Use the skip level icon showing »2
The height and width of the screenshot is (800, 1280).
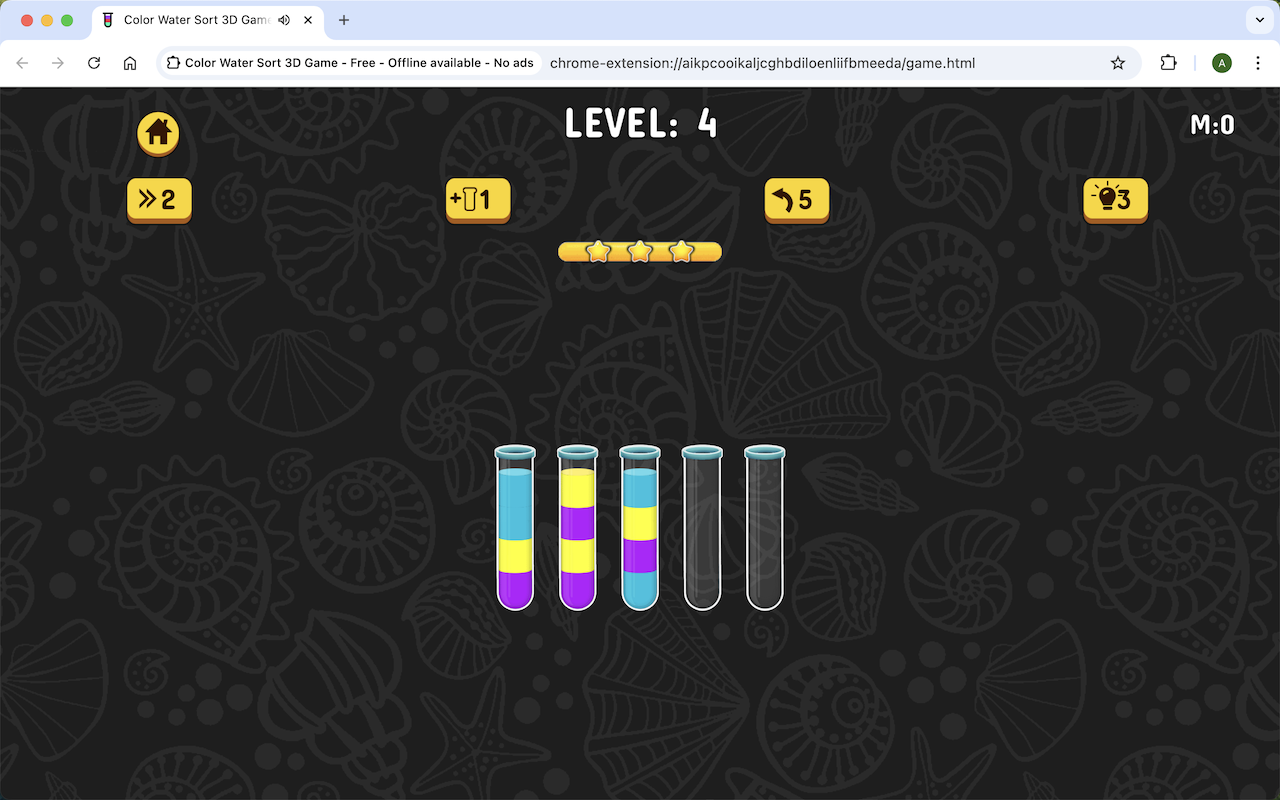coord(158,200)
